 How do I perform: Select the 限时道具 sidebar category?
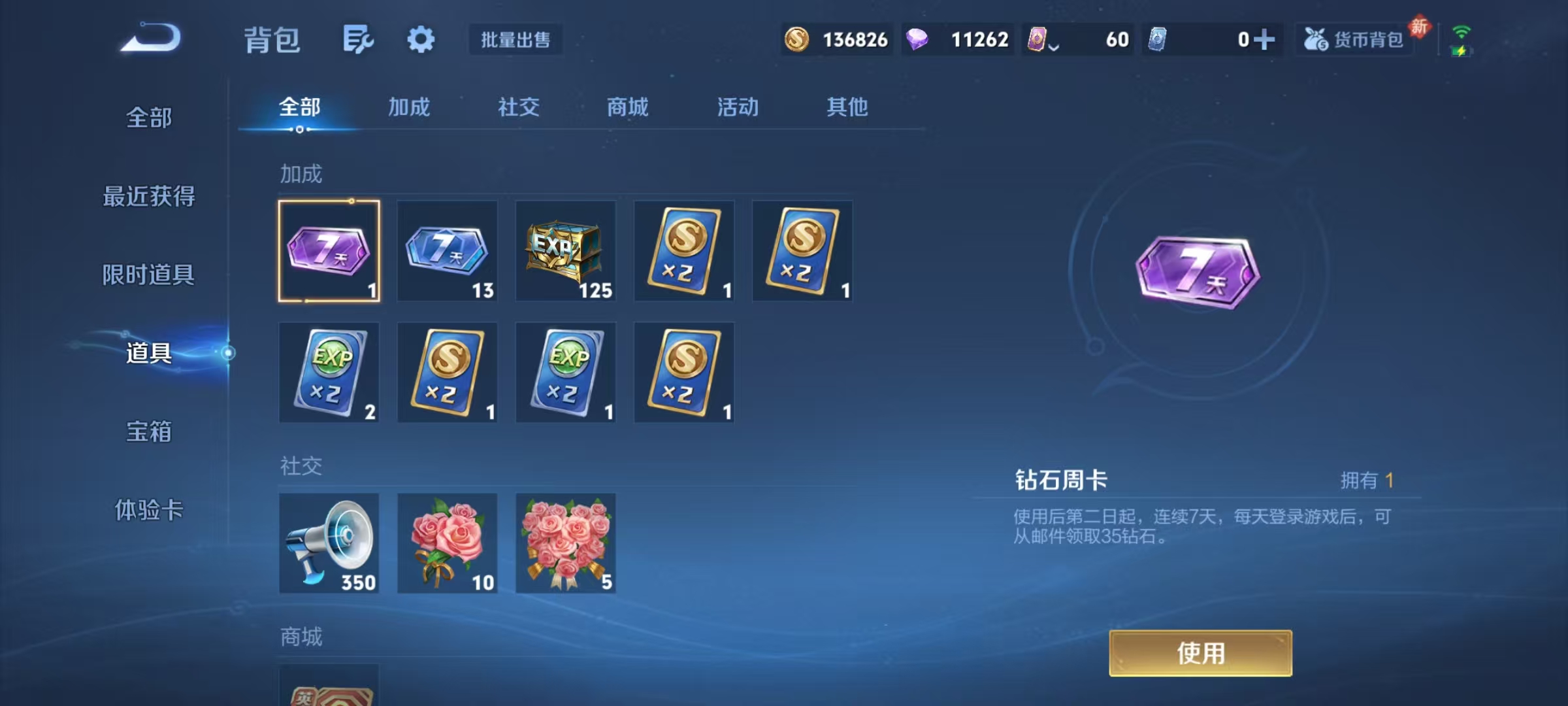[x=149, y=275]
